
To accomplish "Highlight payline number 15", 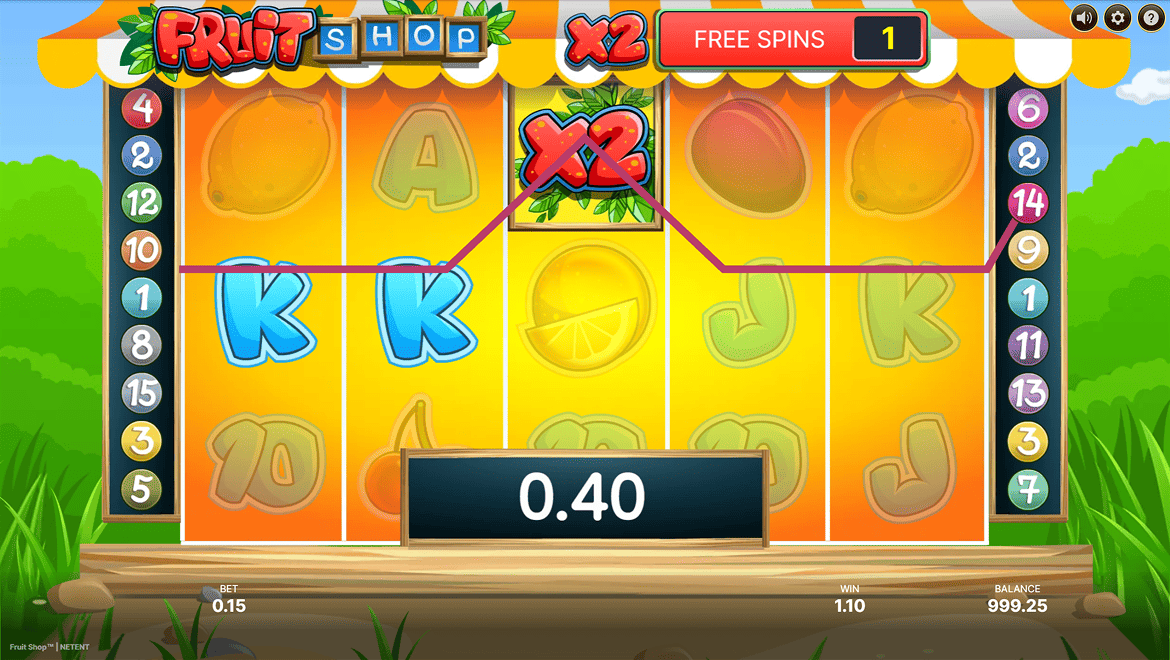I will (141, 393).
